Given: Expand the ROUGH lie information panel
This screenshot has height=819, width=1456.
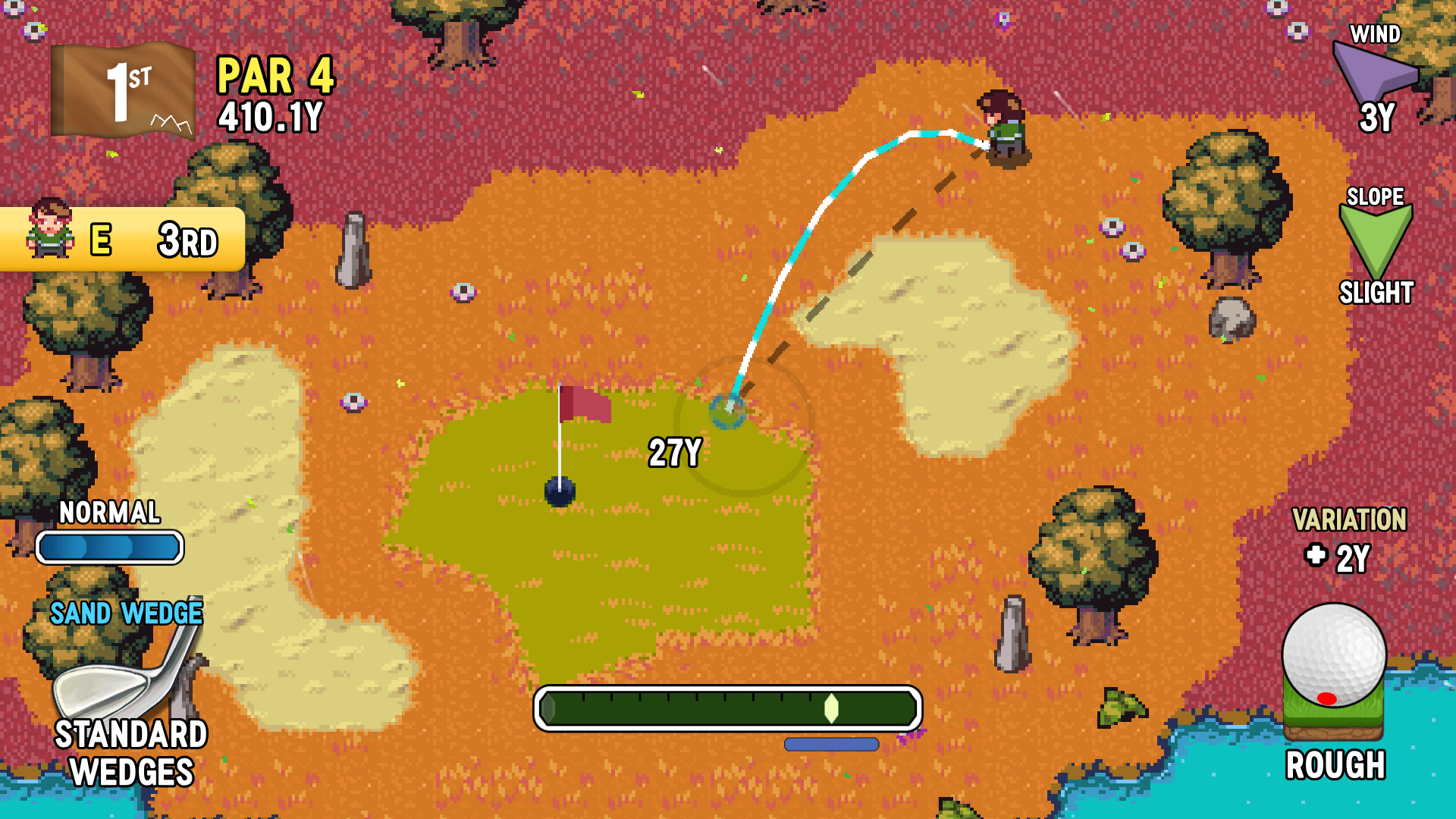Looking at the screenshot, I should pos(1336,766).
